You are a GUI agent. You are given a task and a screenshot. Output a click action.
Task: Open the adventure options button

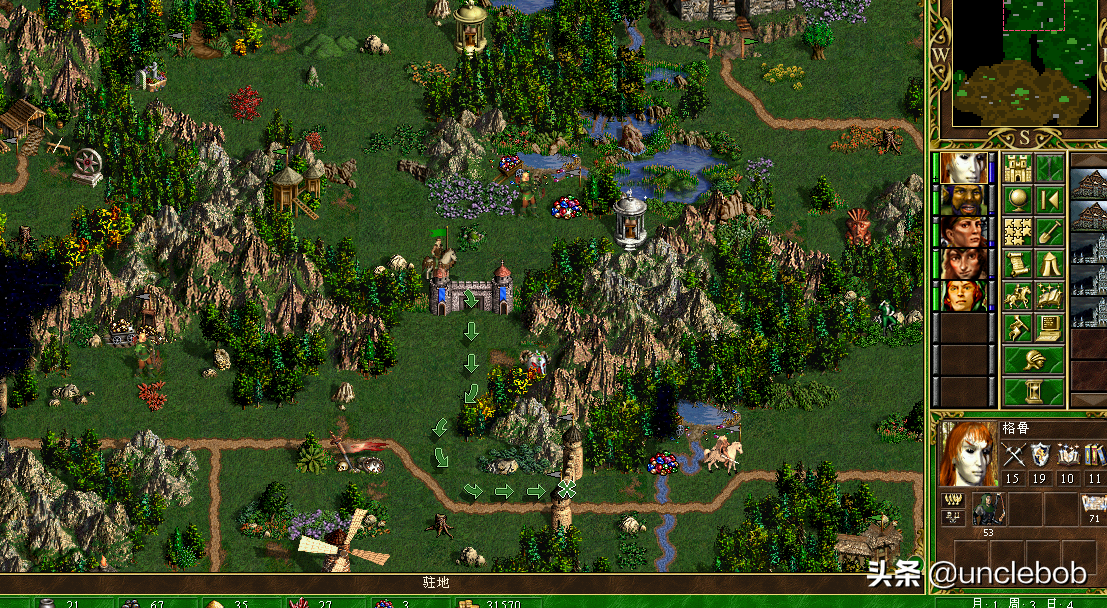[1018, 327]
